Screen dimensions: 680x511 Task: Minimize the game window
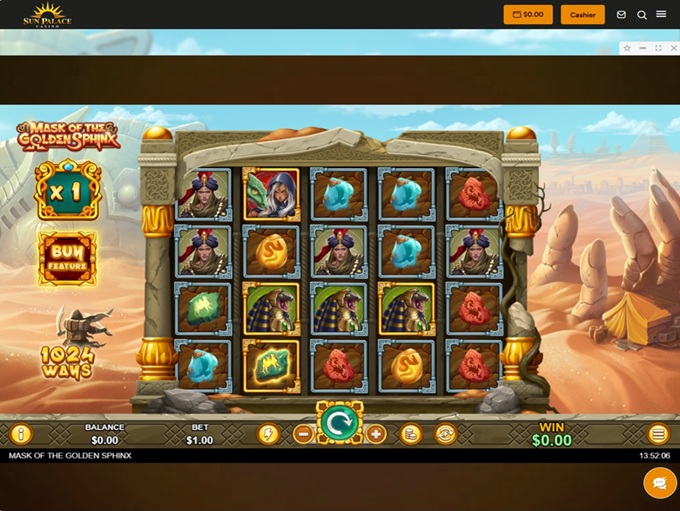pos(642,48)
